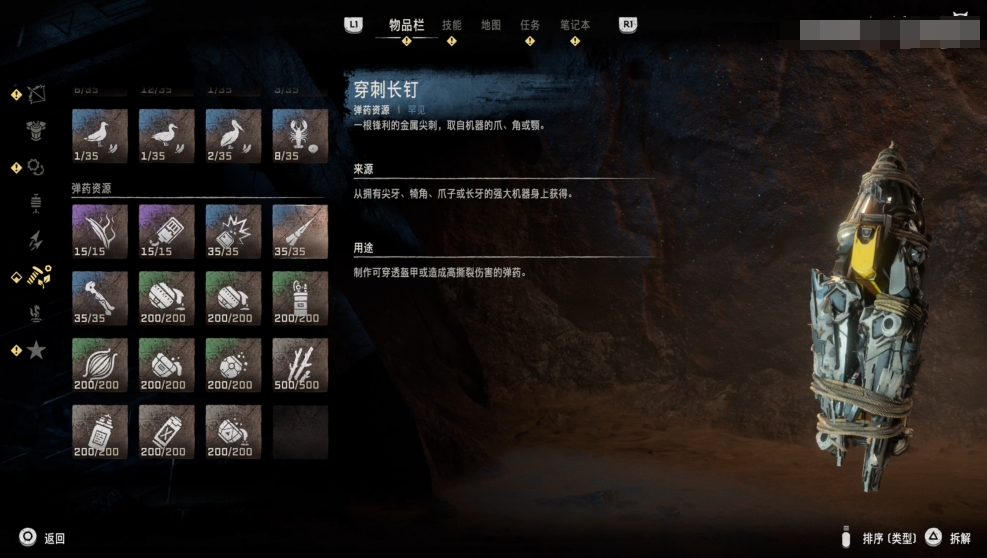Select the 物品栏 tab
Viewport: 987px width, 558px height.
point(406,25)
